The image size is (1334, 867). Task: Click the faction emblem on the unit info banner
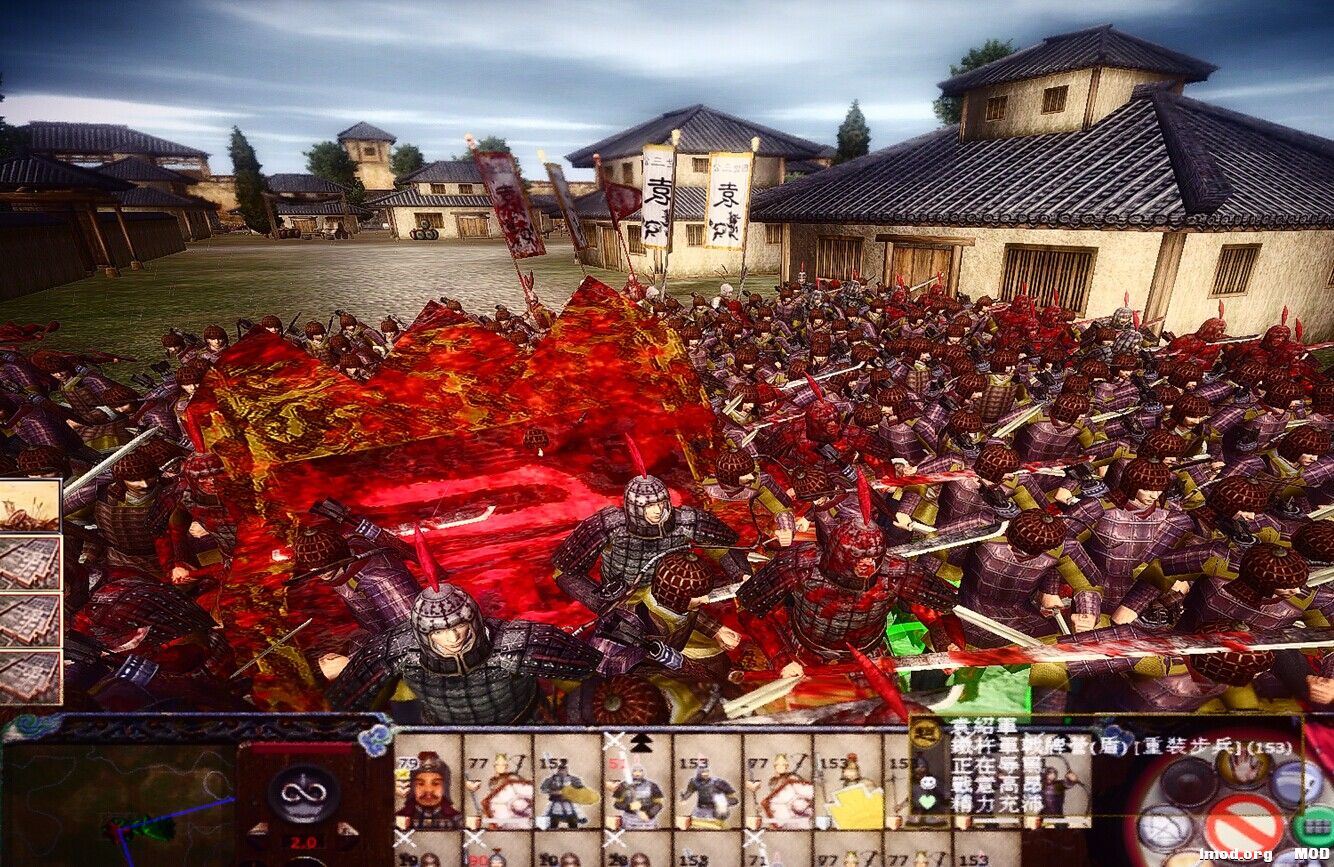tap(926, 734)
